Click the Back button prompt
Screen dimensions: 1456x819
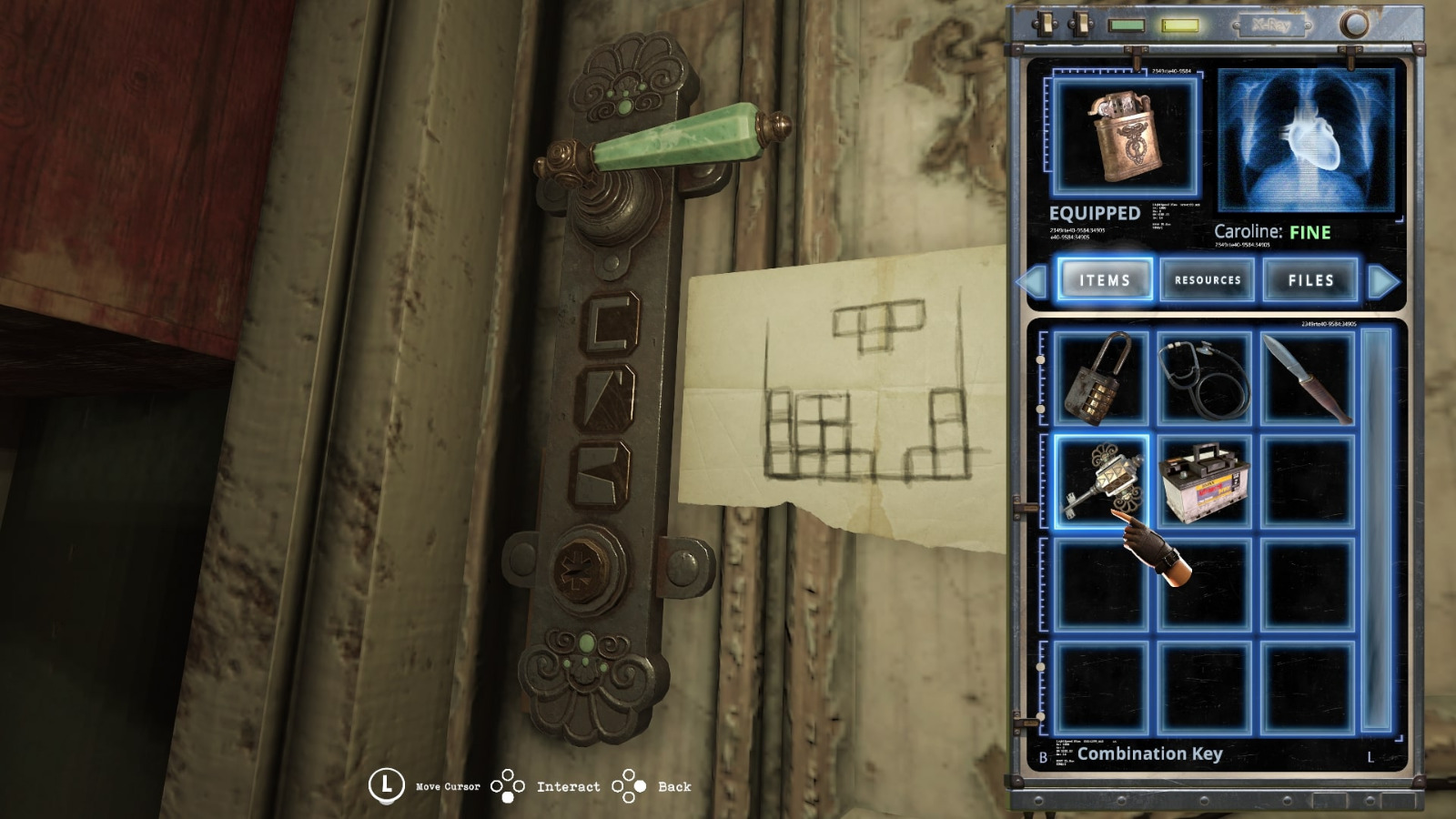point(631,784)
